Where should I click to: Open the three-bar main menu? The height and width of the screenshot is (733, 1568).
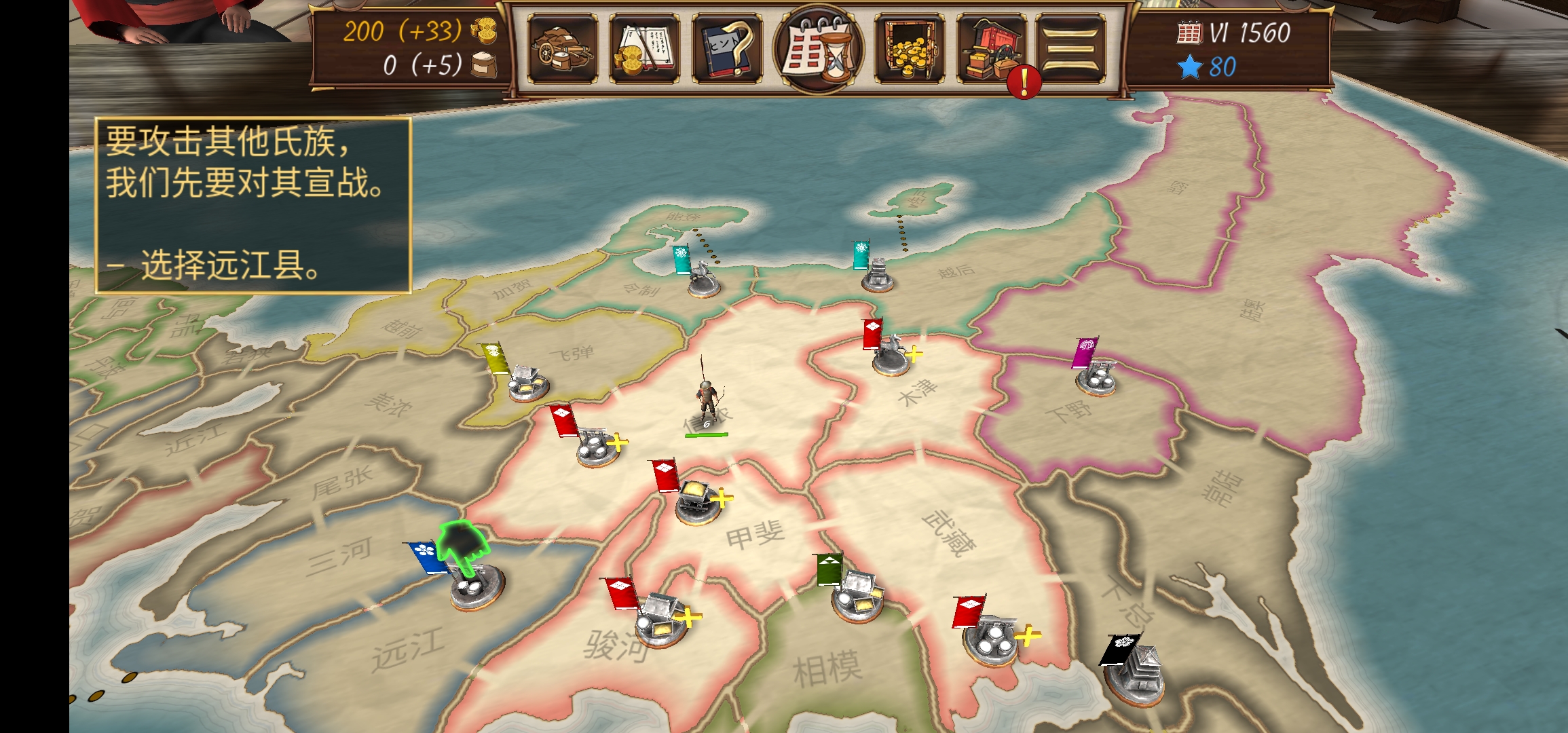coord(1070,50)
